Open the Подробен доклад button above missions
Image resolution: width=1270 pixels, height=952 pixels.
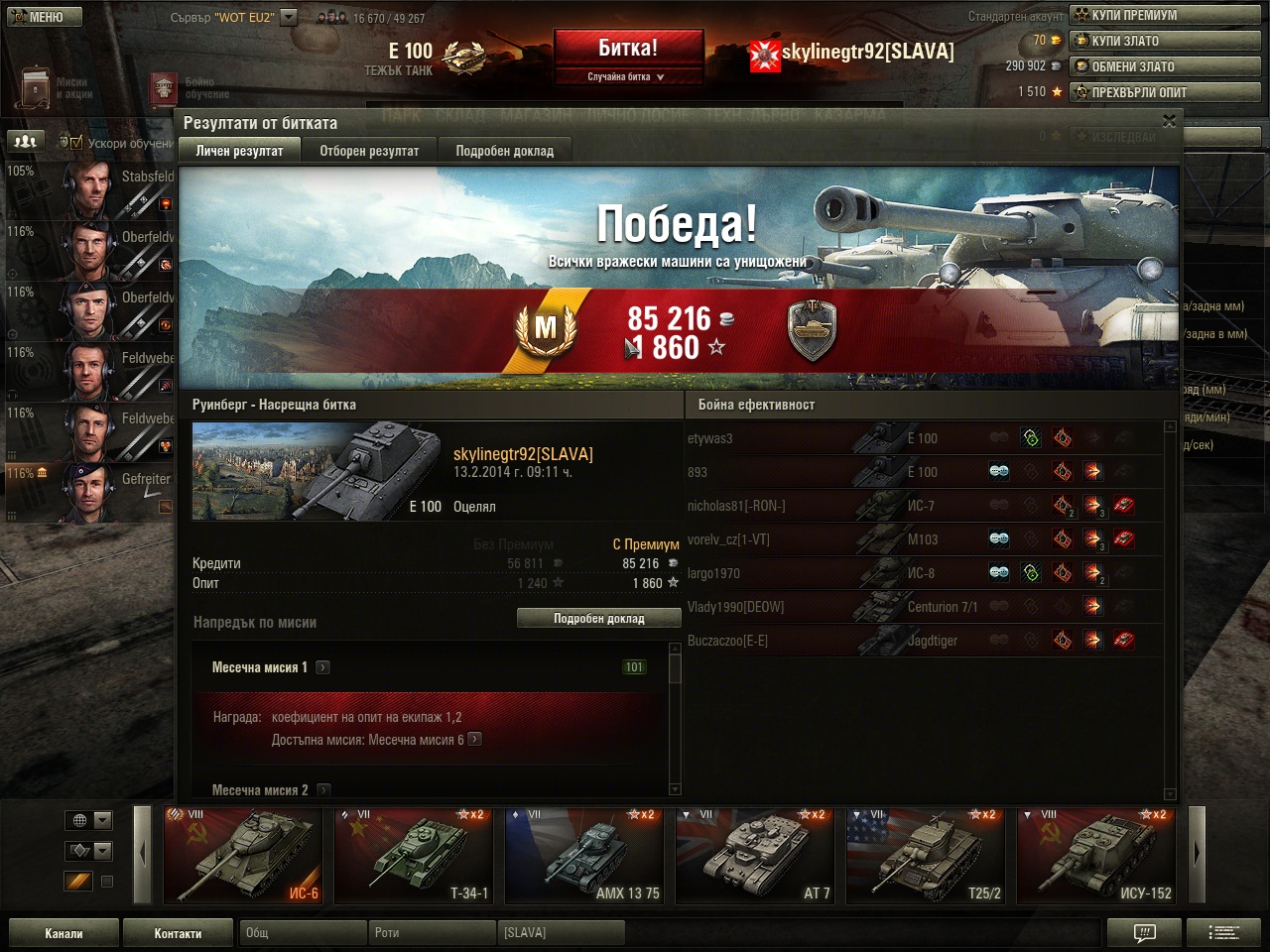598,618
